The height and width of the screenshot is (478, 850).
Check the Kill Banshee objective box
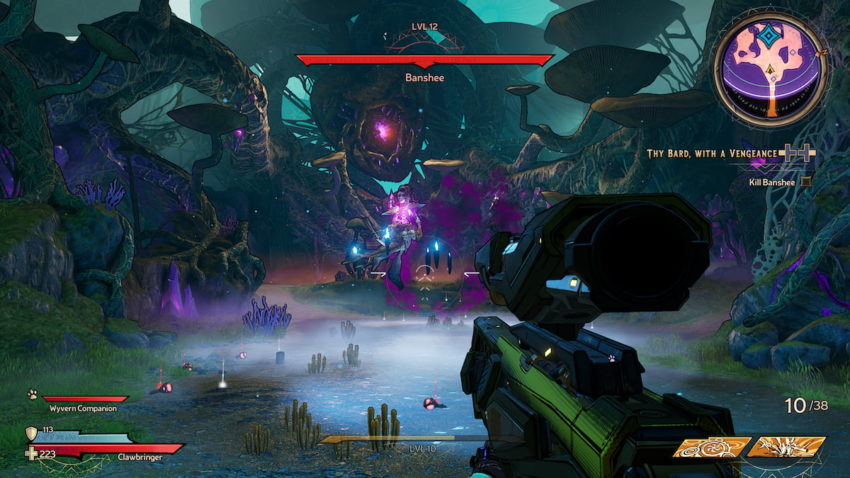pos(806,182)
